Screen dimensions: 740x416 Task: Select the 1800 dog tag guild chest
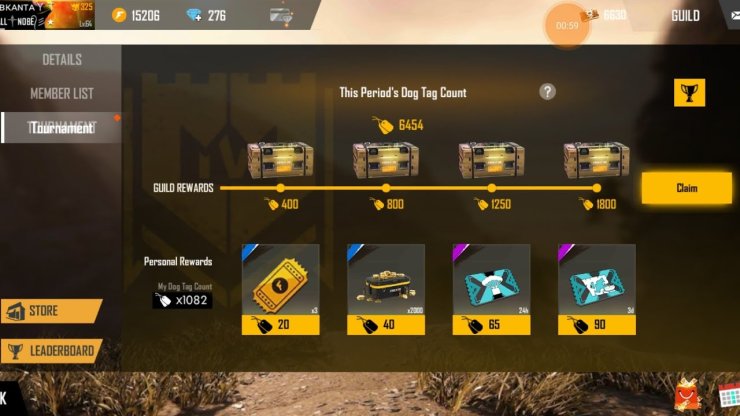(596, 160)
